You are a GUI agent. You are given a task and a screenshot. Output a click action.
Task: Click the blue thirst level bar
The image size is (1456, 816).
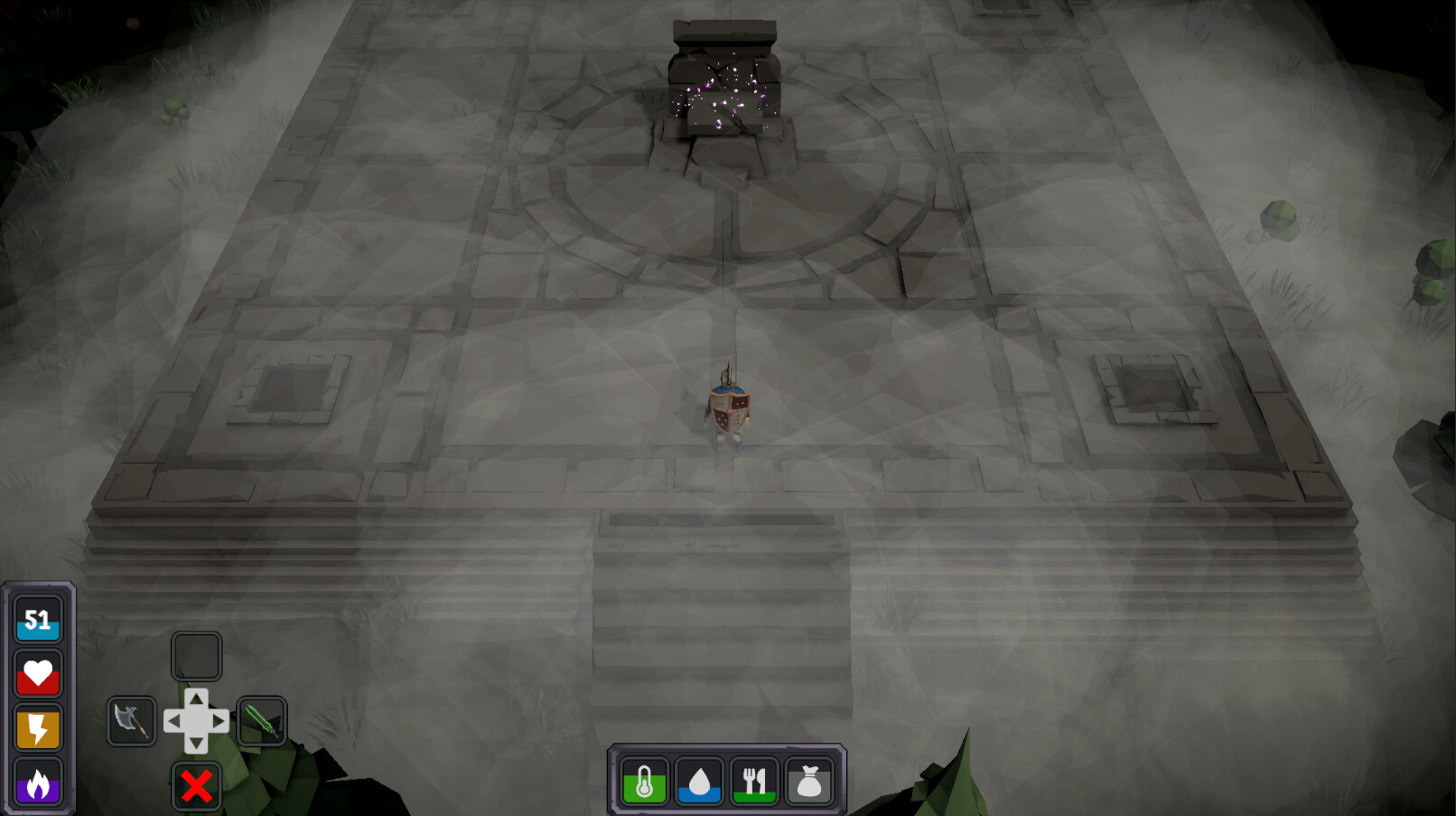click(x=700, y=797)
